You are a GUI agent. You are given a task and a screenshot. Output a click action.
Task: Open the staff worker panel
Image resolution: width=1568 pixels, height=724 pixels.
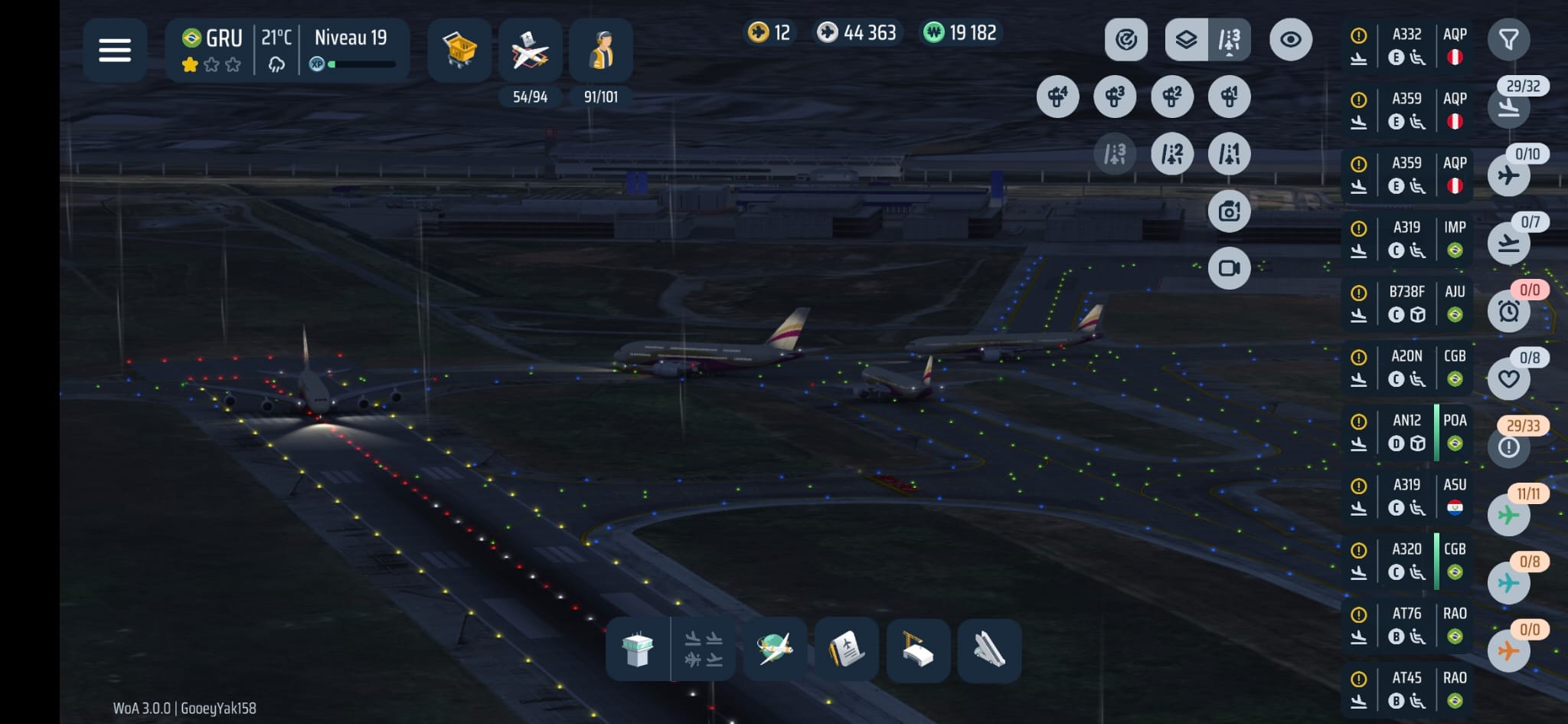tap(601, 51)
